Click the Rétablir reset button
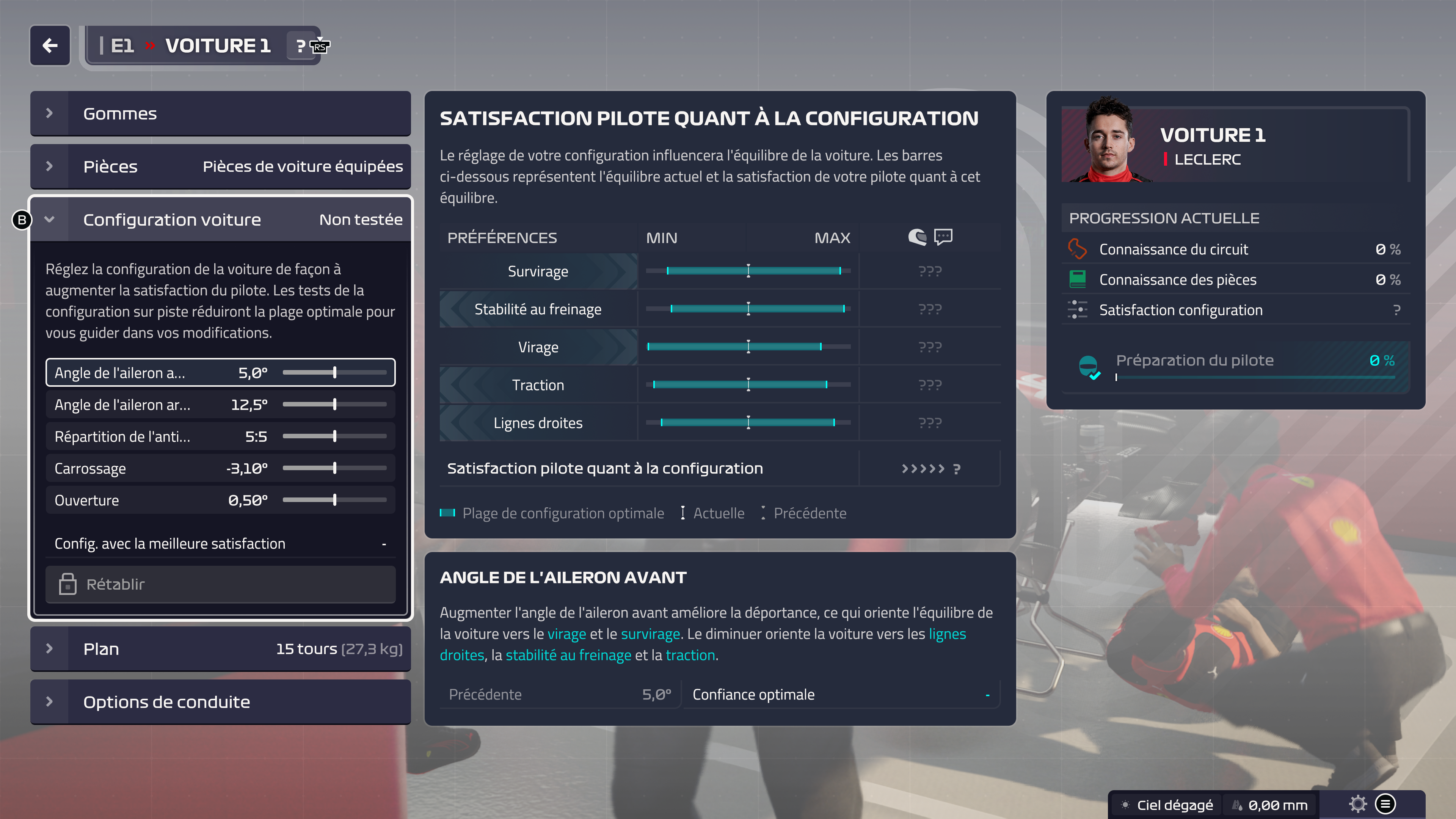Screen dimensions: 1456x819 (220, 584)
